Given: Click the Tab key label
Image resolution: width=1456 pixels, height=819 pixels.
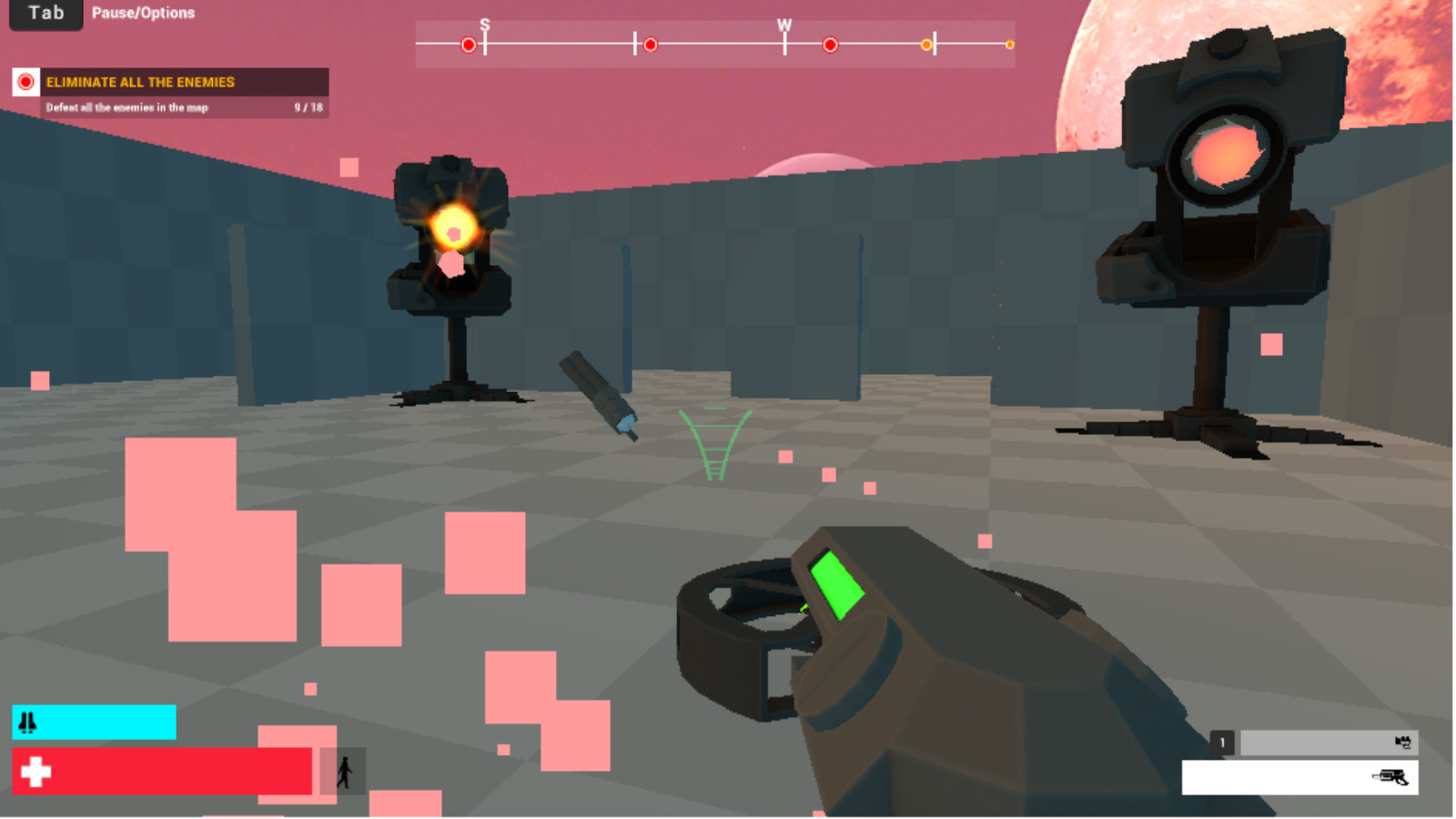Looking at the screenshot, I should click(45, 13).
